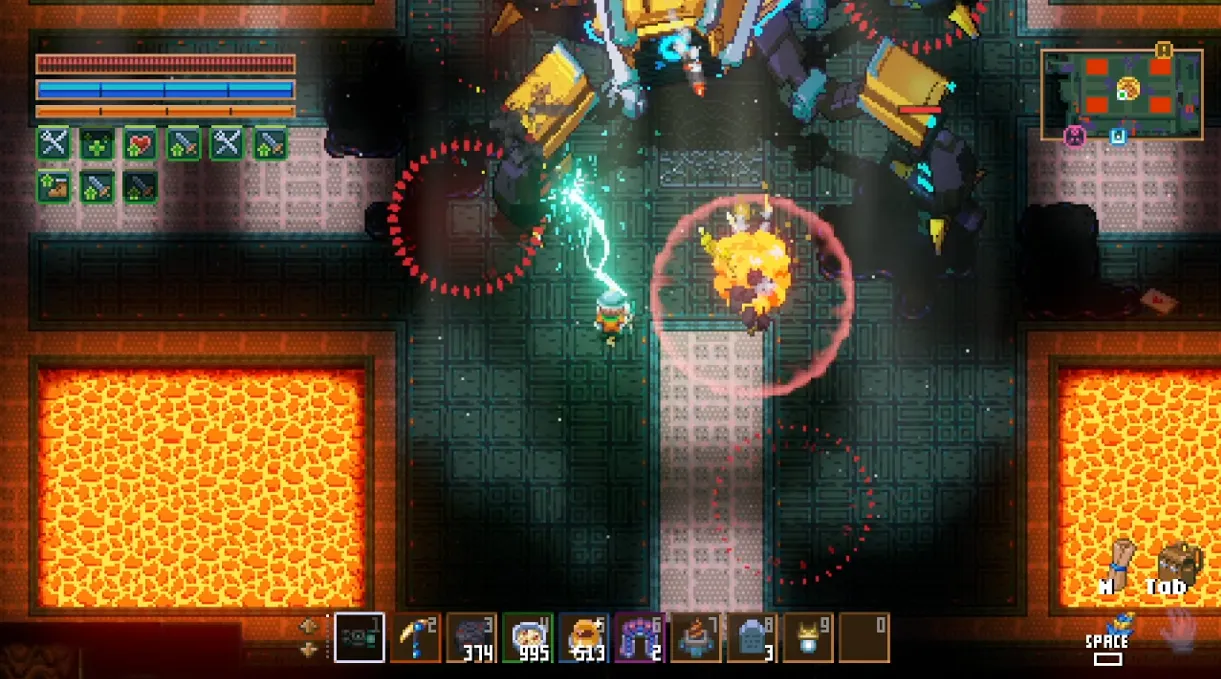Click the down arrow beside the hotbar
1221x679 pixels.
tap(309, 649)
